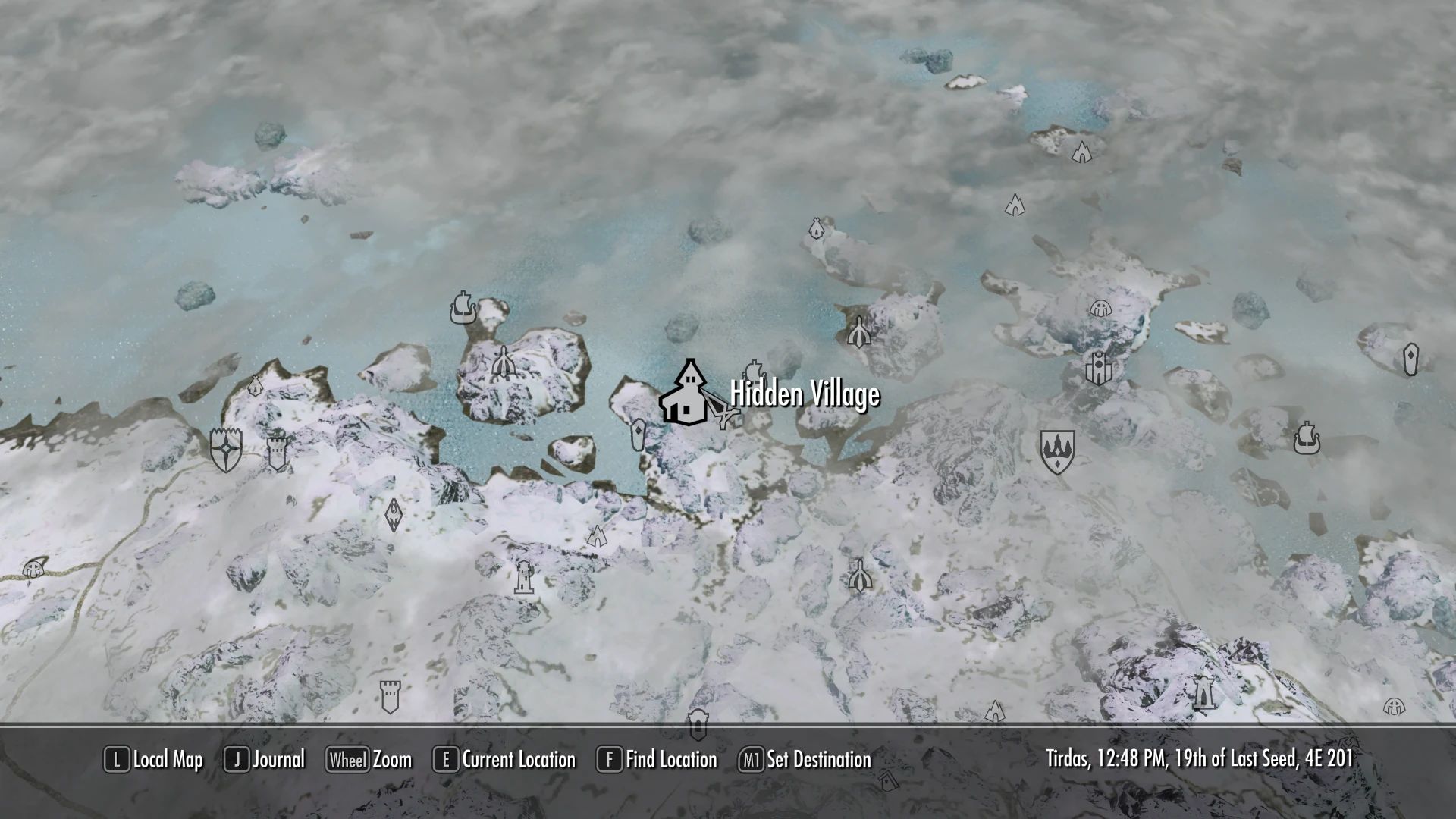Center map on Current Location
Image resolution: width=1456 pixels, height=819 pixels.
coord(504,759)
